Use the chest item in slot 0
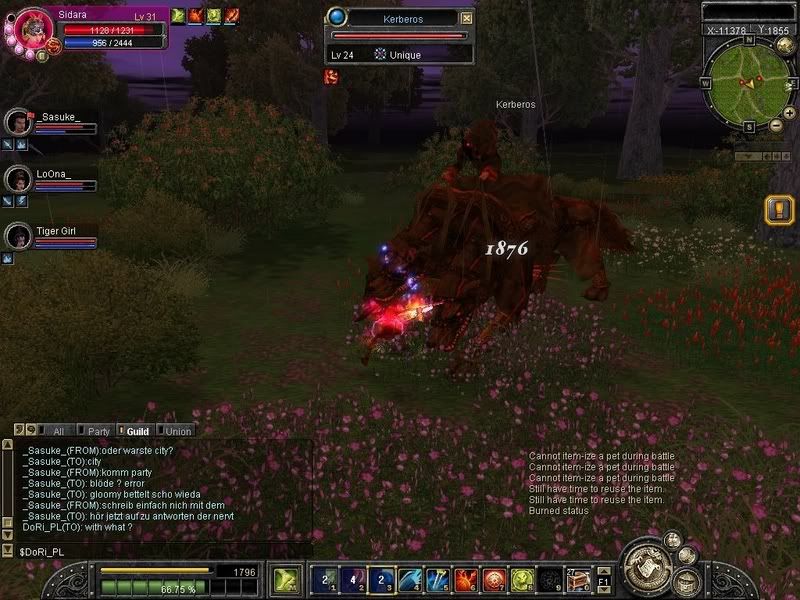The height and width of the screenshot is (600, 800). pyautogui.click(x=577, y=579)
